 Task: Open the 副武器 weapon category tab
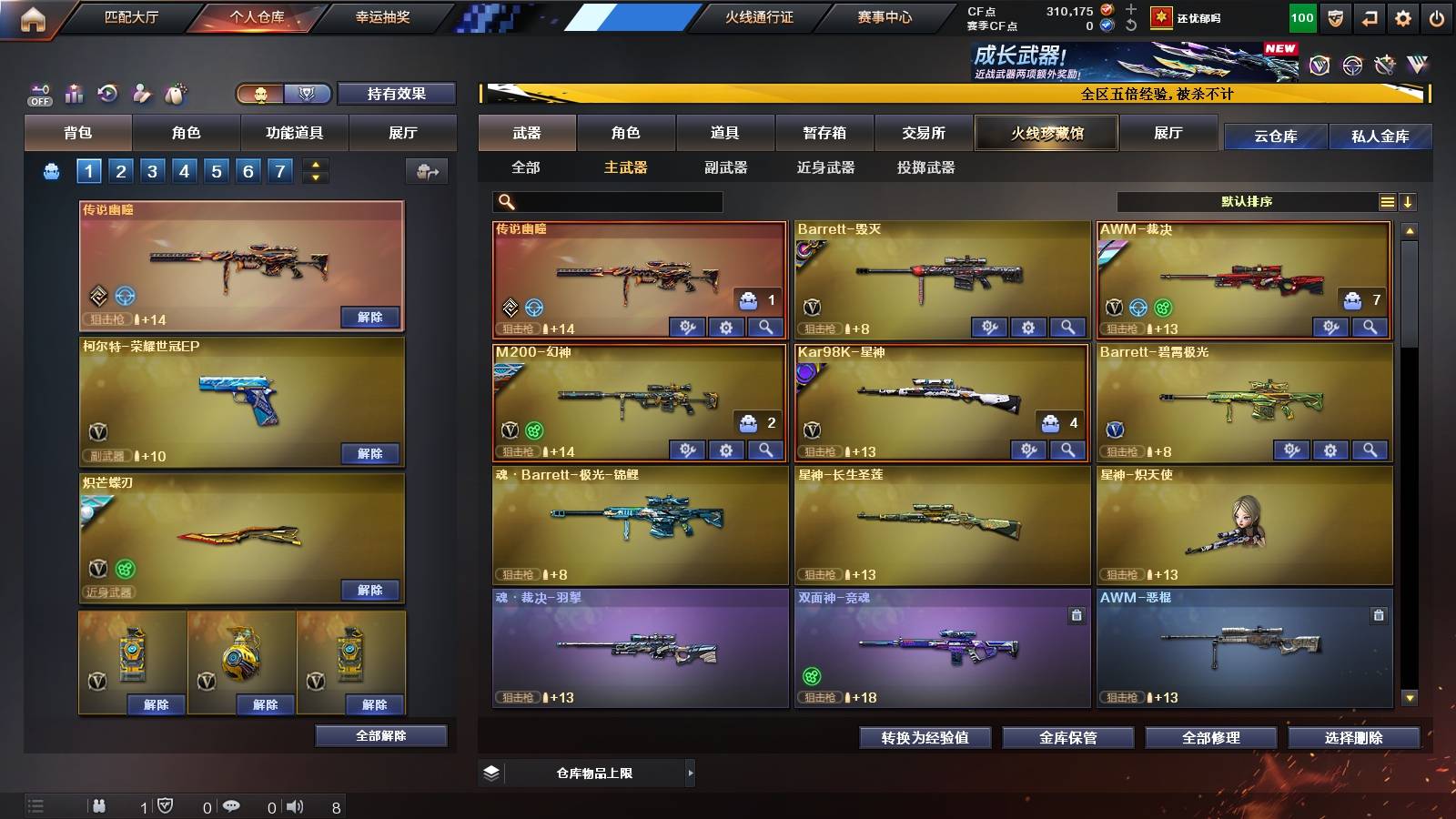coord(726,168)
